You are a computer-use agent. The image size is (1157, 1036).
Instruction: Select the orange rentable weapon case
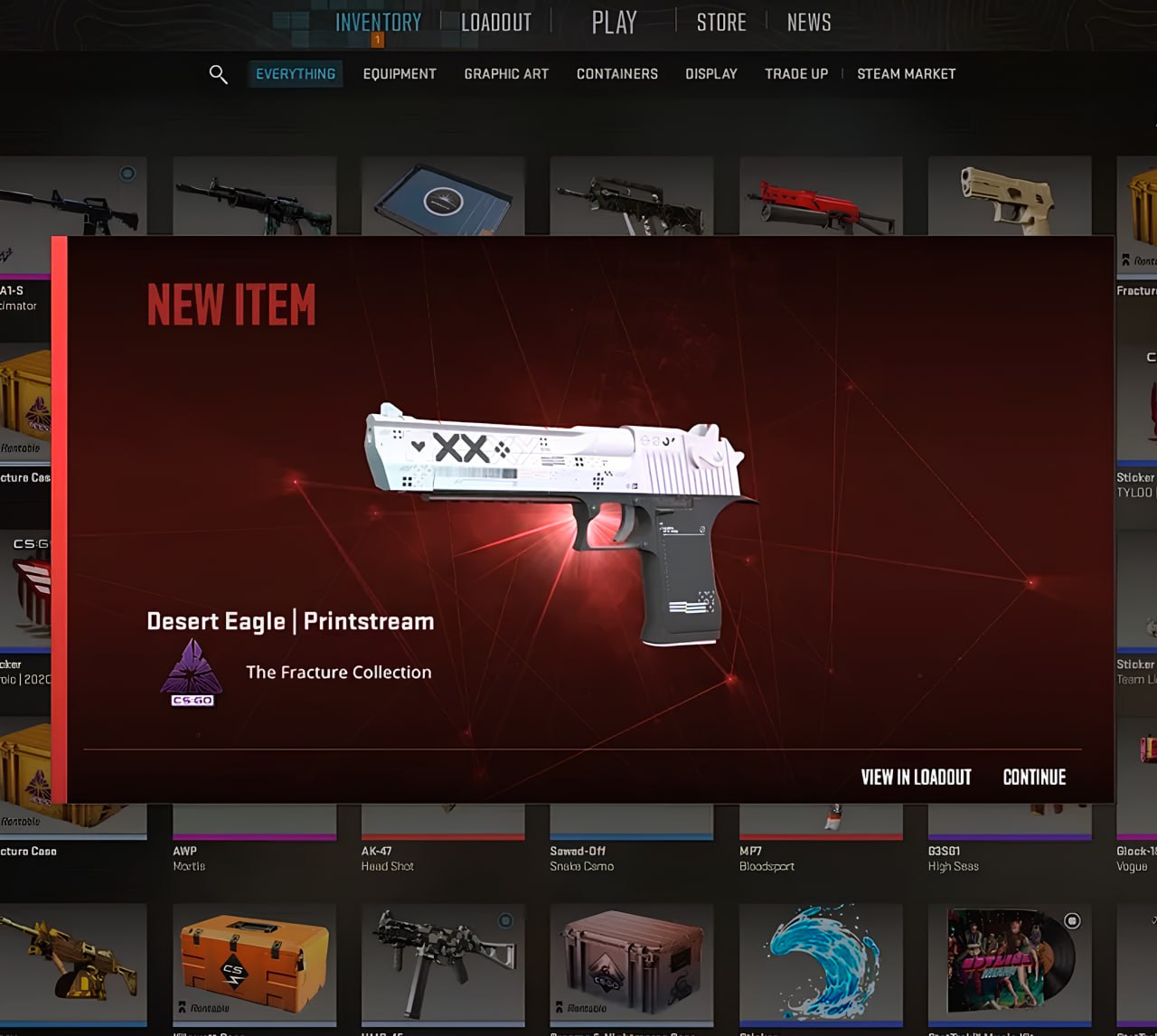coord(255,963)
